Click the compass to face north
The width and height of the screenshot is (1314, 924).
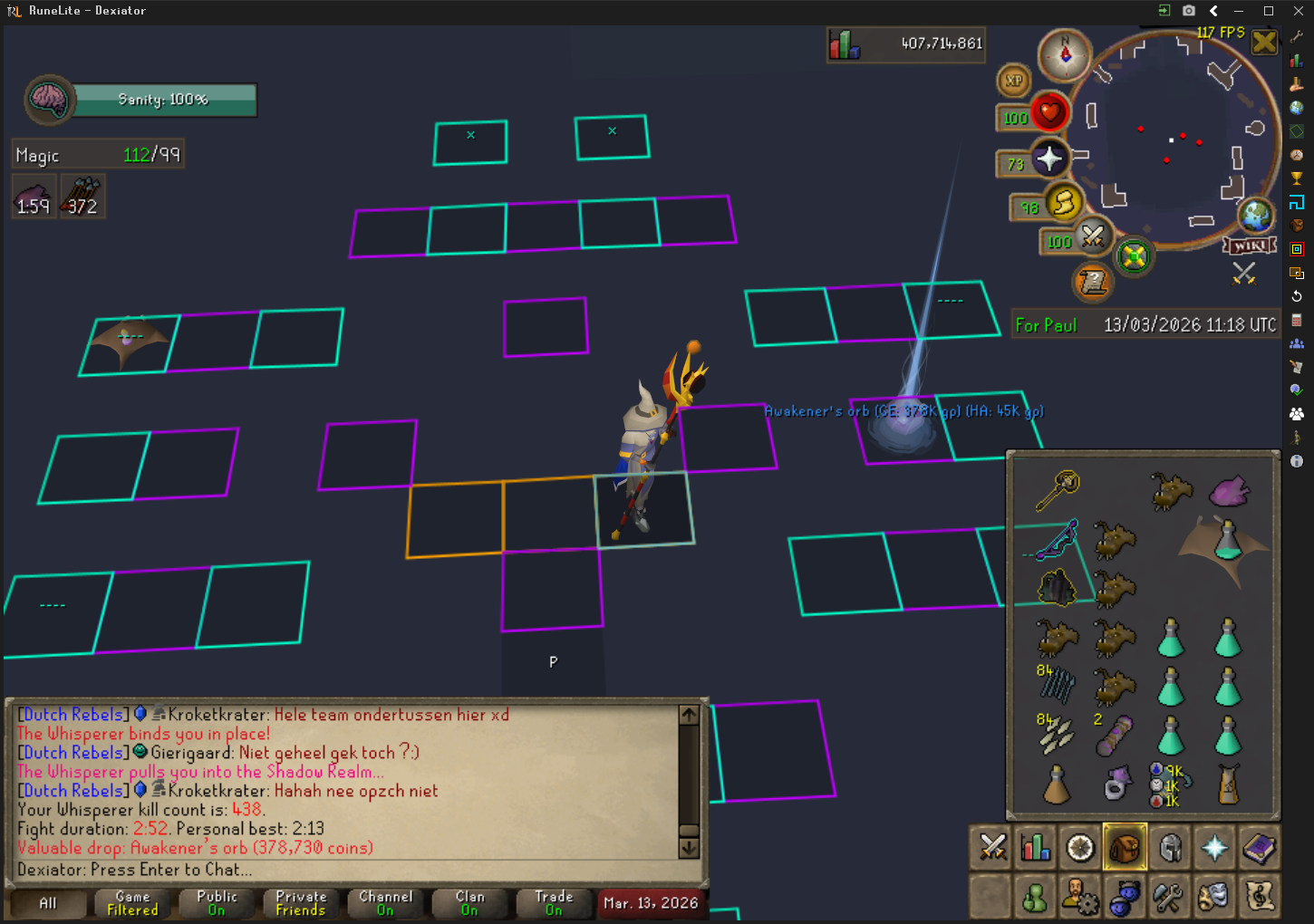pyautogui.click(x=1065, y=55)
